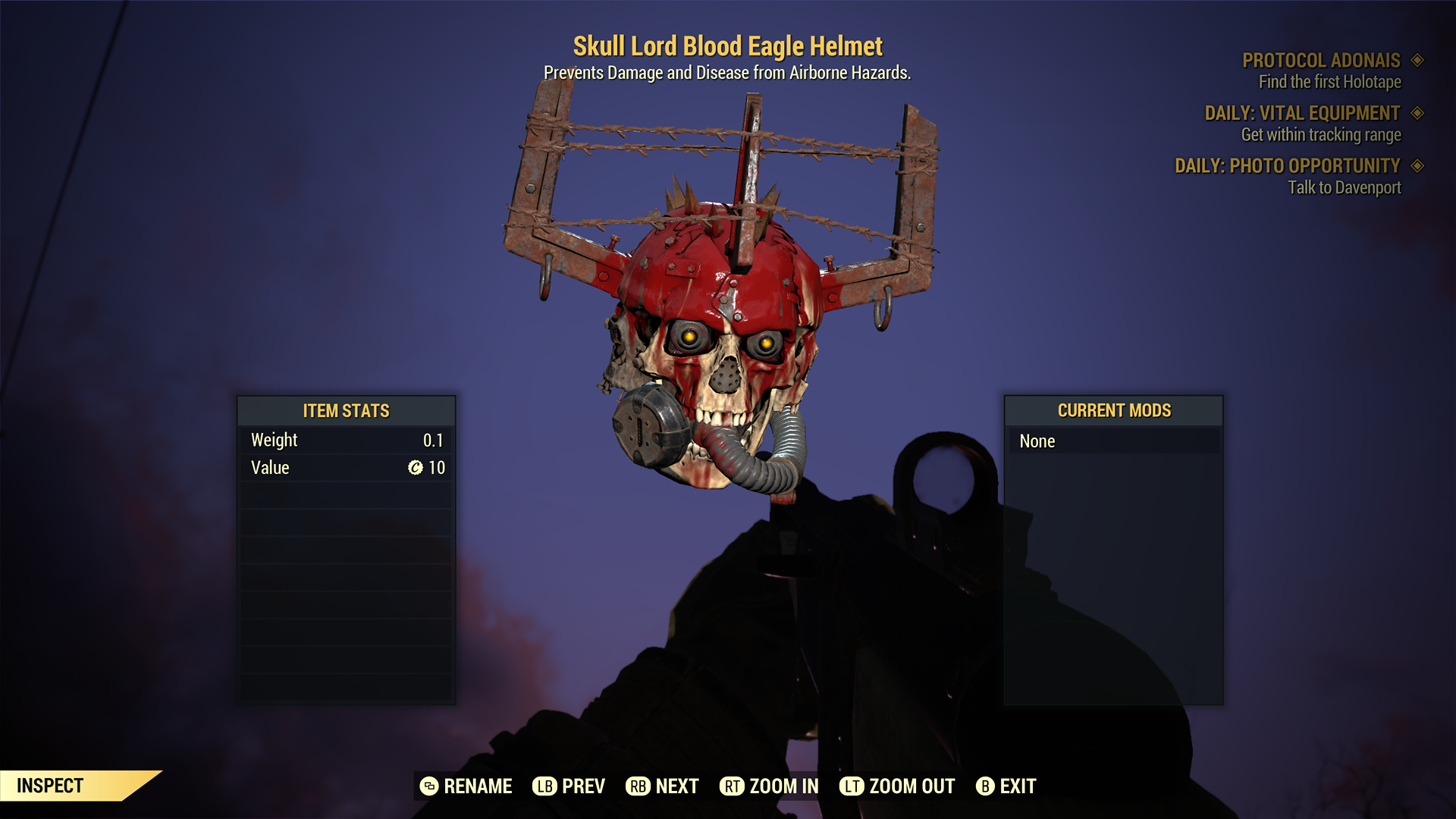
Task: Zoom in on the helmet model
Action: pyautogui.click(x=769, y=786)
